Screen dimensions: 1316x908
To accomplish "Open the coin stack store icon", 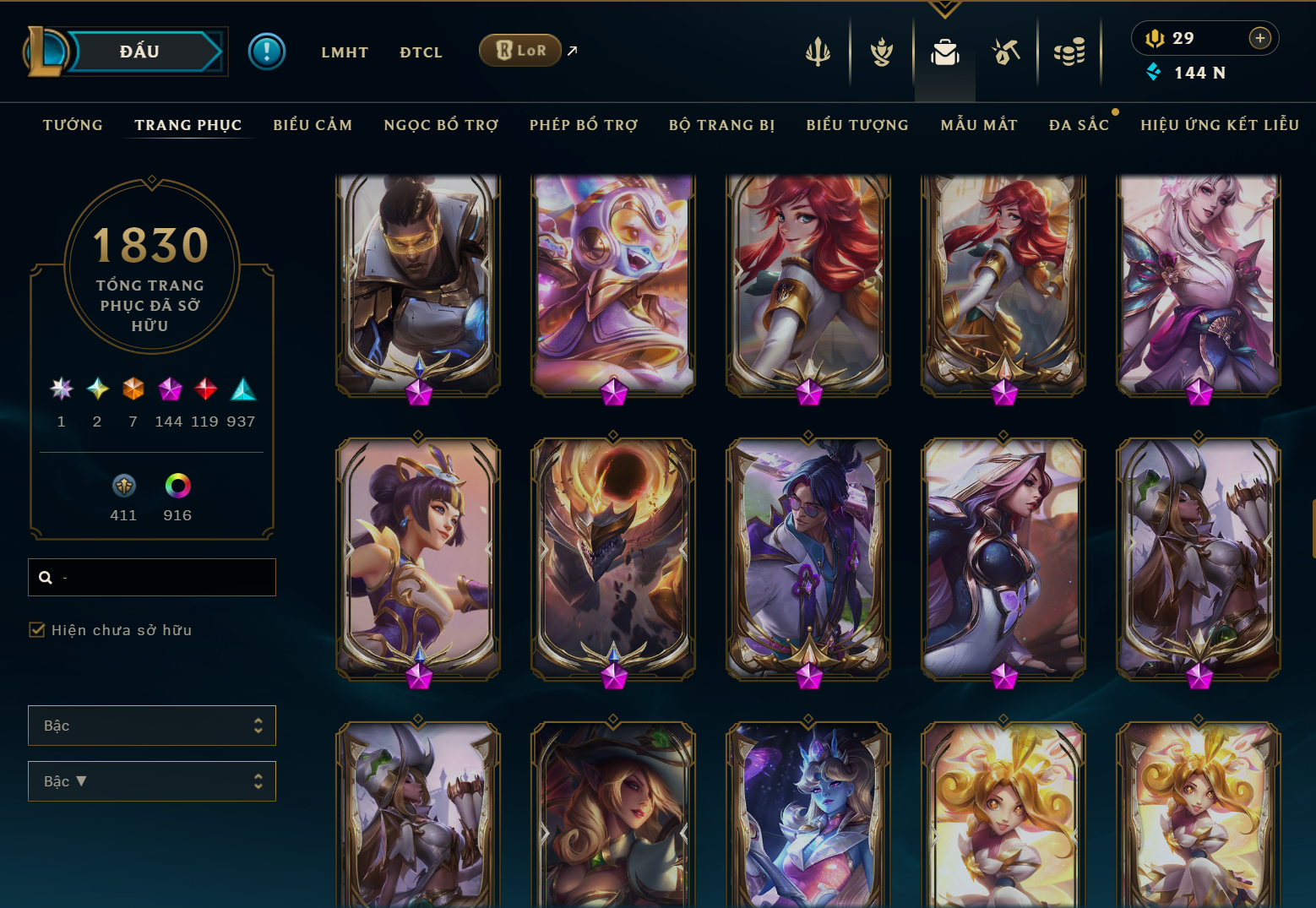I will (x=1069, y=53).
